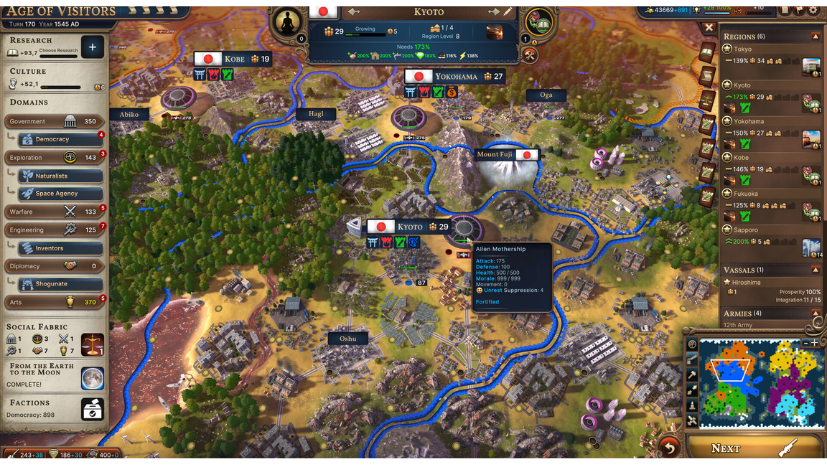This screenshot has width=827, height=465.
Task: Choose the Space Agency domain entry
Action: [60, 193]
